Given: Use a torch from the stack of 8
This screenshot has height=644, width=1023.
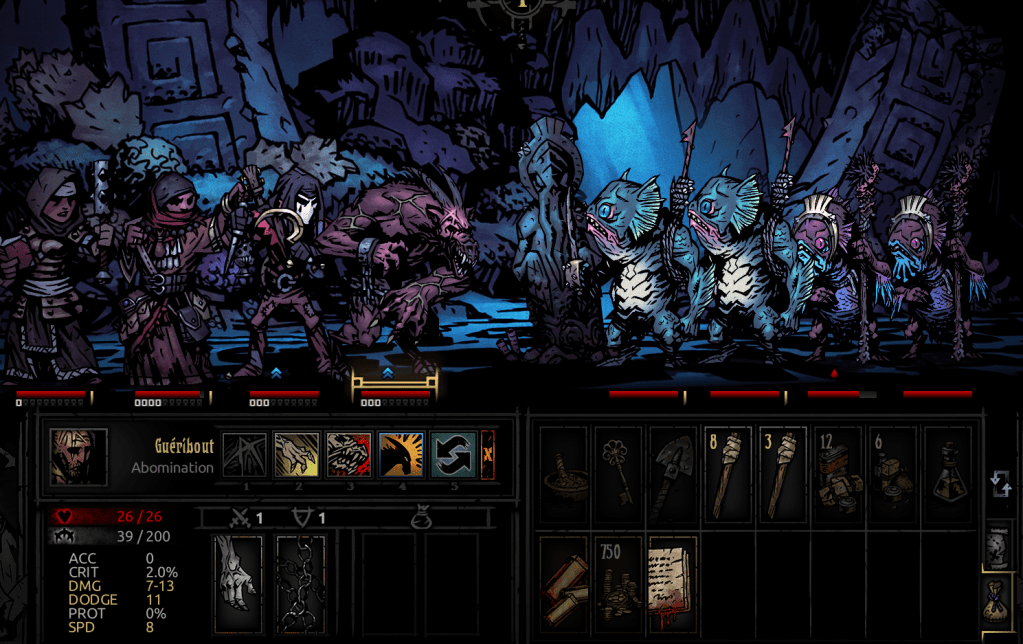Looking at the screenshot, I should tap(727, 475).
